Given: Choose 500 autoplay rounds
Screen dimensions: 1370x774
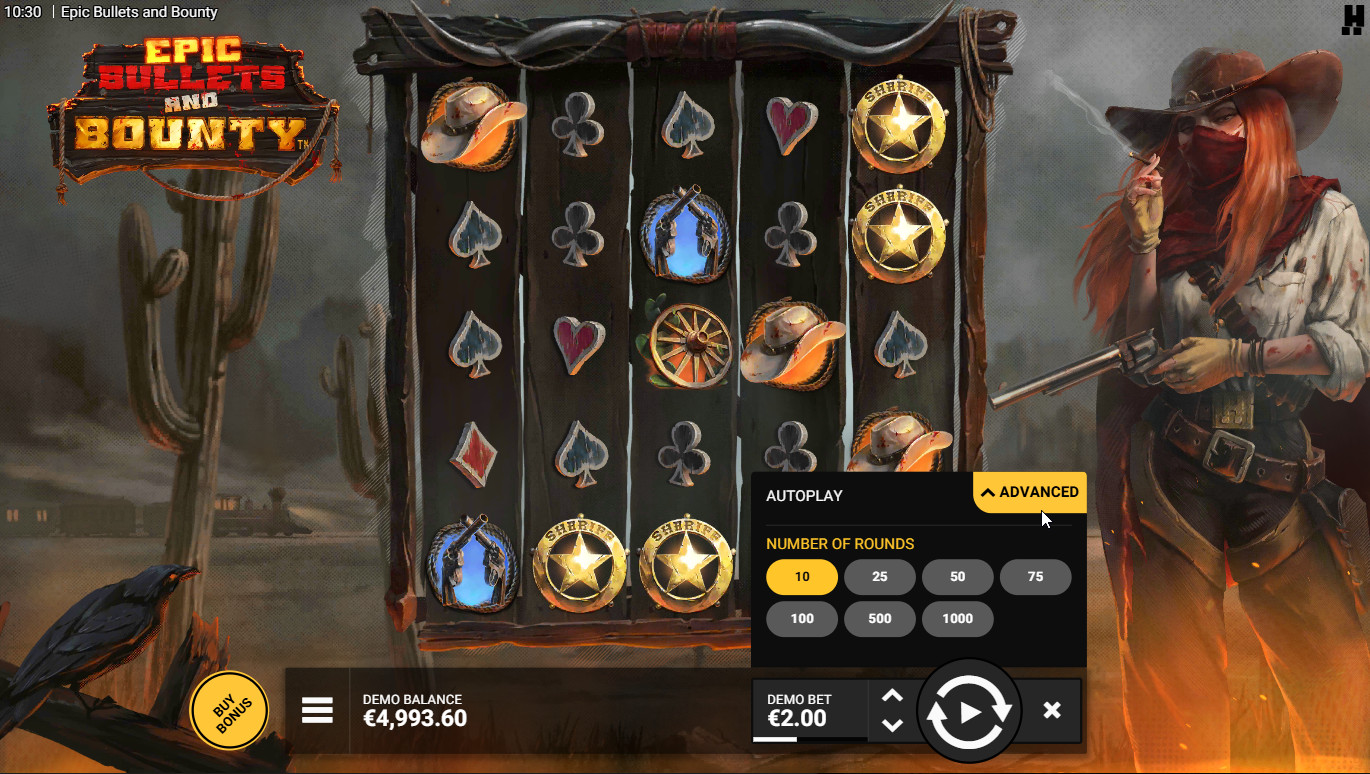Looking at the screenshot, I should 880,619.
